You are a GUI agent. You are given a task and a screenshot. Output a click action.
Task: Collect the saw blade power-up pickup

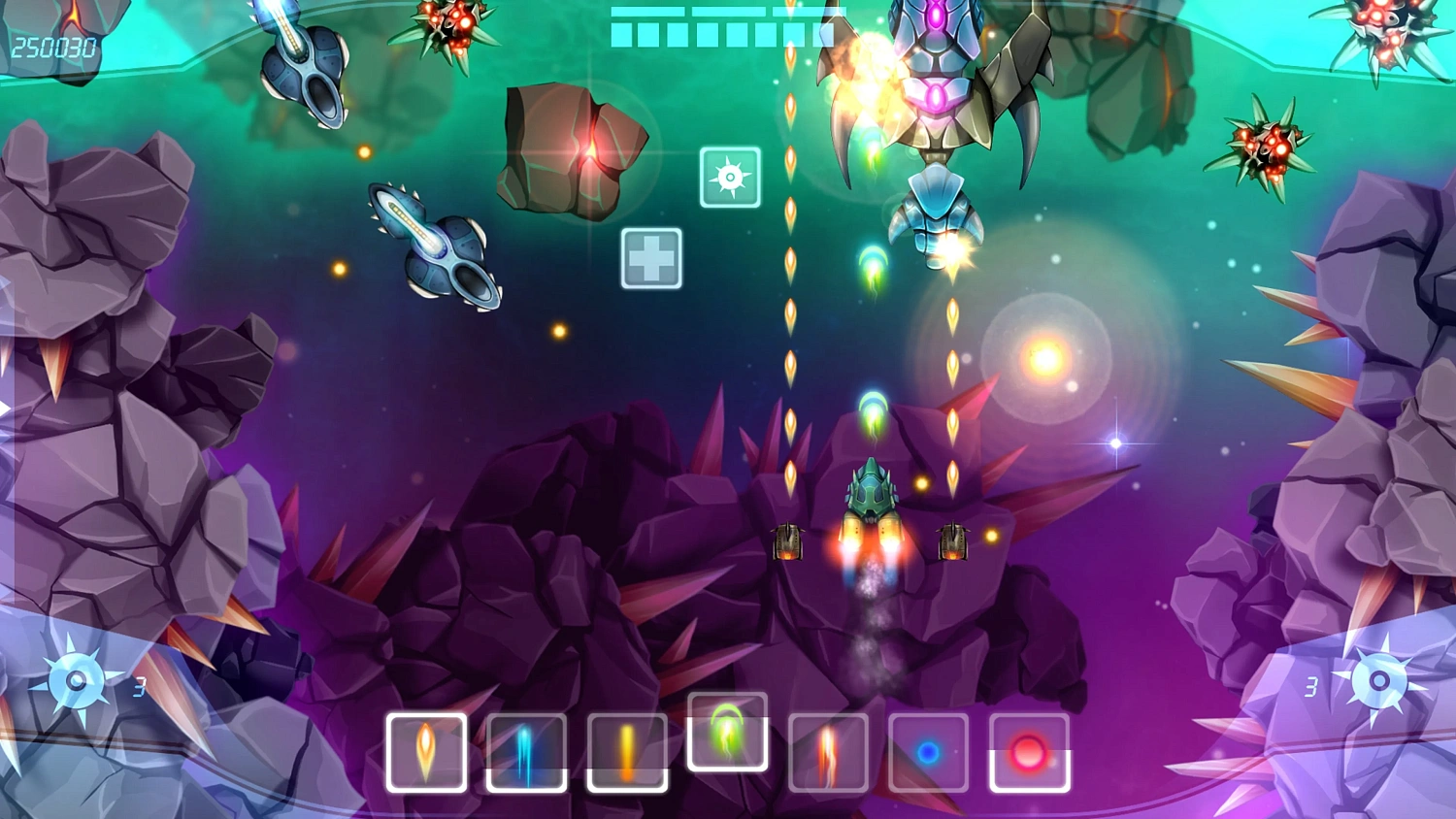pyautogui.click(x=730, y=178)
